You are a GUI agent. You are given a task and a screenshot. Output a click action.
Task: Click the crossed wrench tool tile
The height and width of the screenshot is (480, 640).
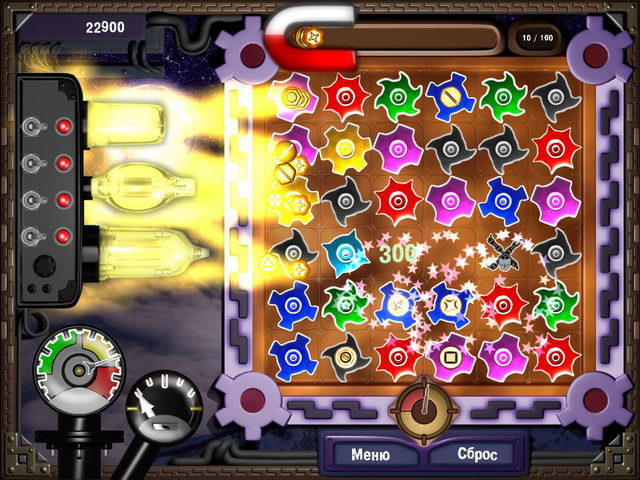[503, 250]
